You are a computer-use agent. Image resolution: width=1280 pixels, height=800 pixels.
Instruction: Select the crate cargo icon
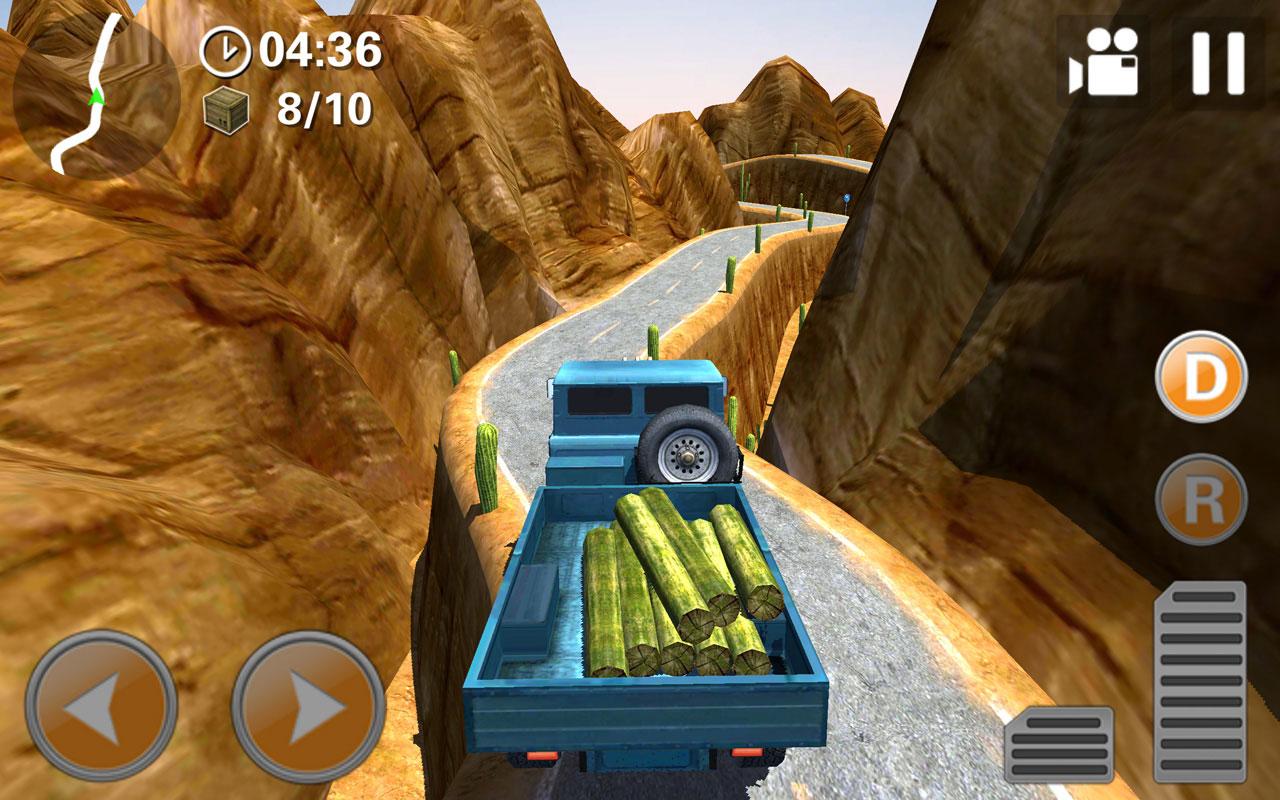point(228,110)
